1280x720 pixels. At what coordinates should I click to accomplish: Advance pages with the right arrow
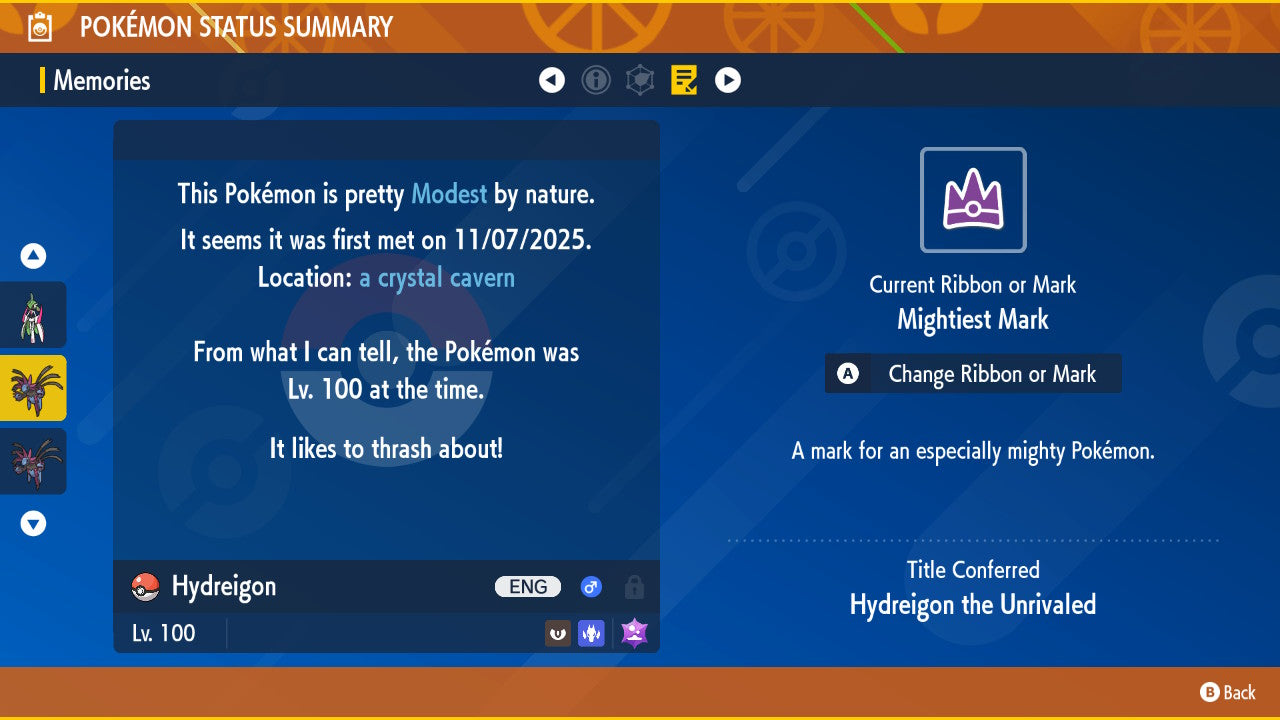tap(728, 80)
